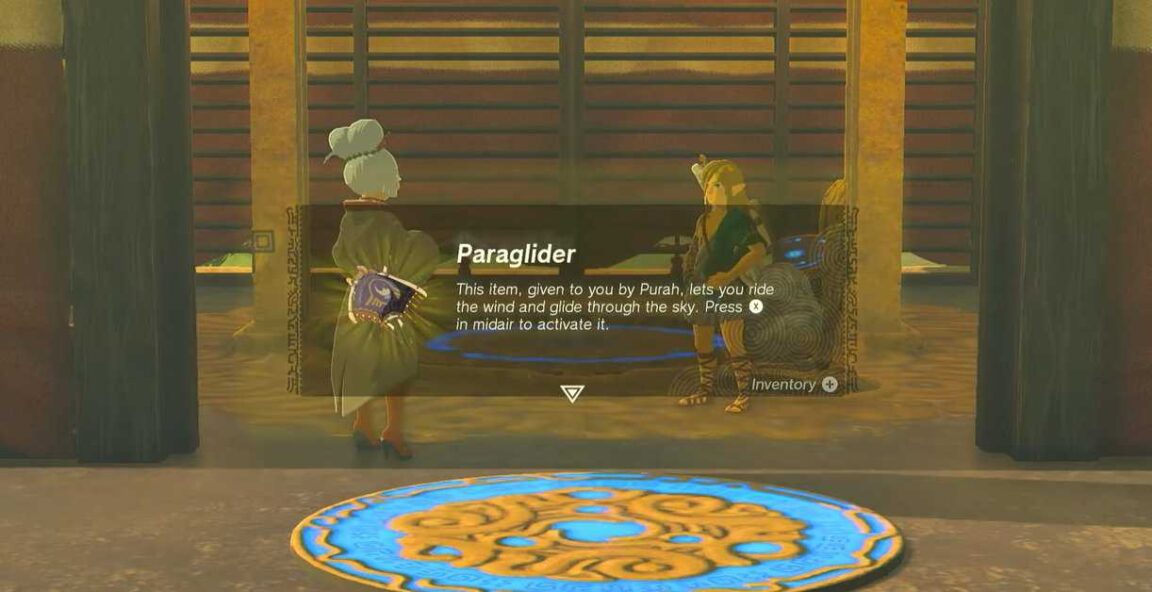Advance the Paraglider dialogue with the down arrow
The width and height of the screenshot is (1152, 592).
572,393
